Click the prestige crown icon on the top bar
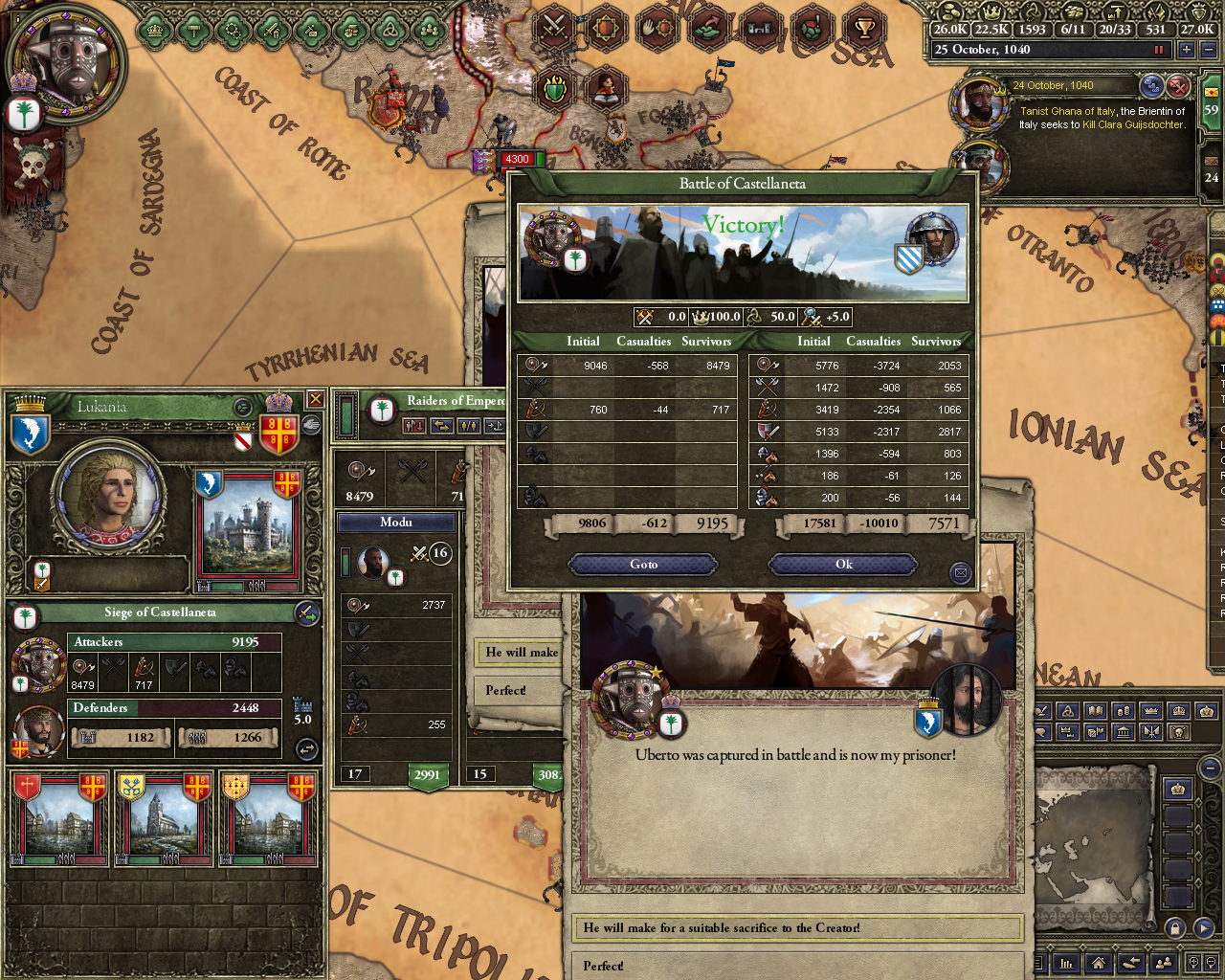This screenshot has width=1225, height=980. pyautogui.click(x=991, y=11)
